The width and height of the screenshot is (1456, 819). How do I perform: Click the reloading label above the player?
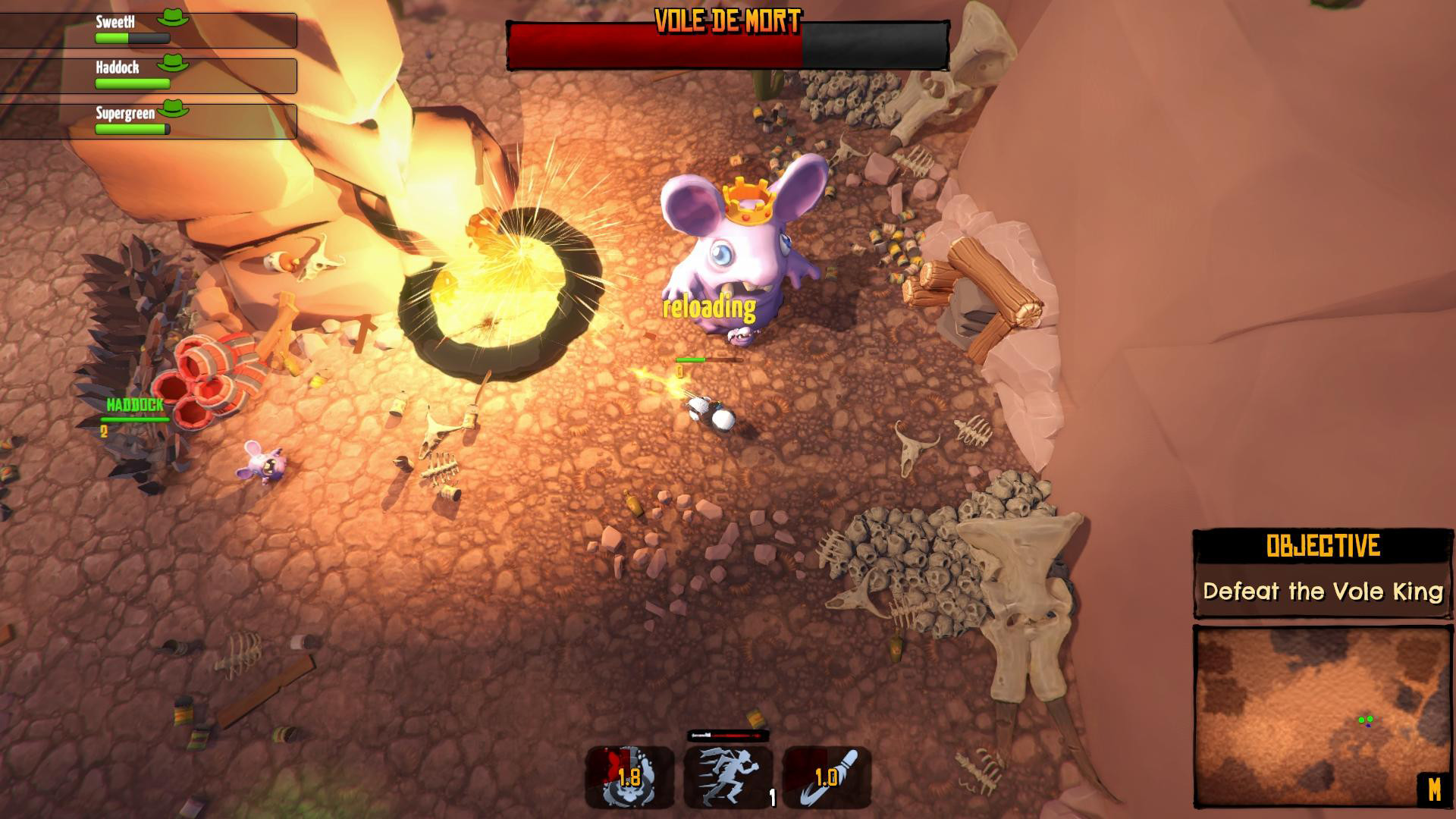pos(708,307)
